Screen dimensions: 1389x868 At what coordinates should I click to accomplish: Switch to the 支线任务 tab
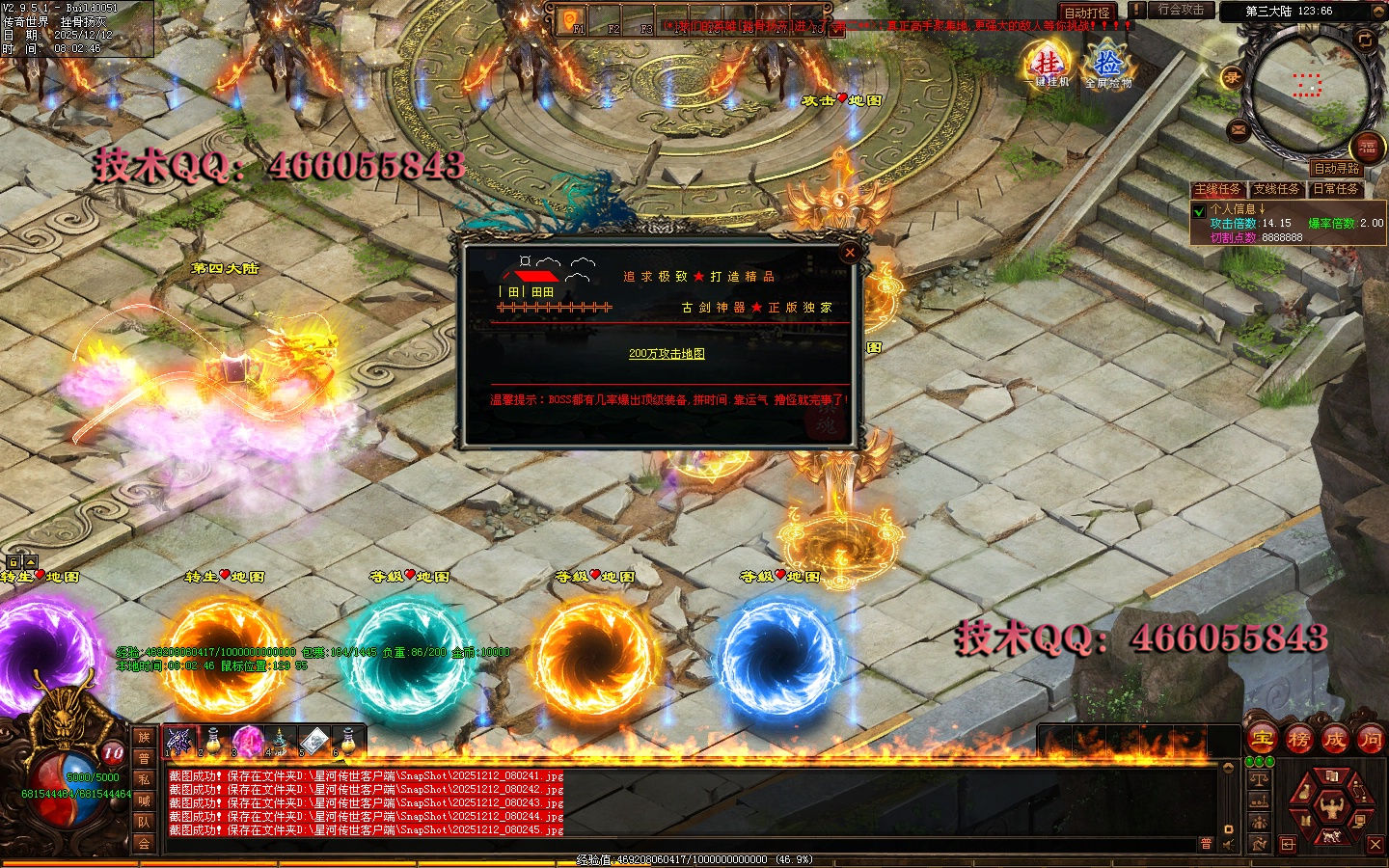pos(1277,189)
